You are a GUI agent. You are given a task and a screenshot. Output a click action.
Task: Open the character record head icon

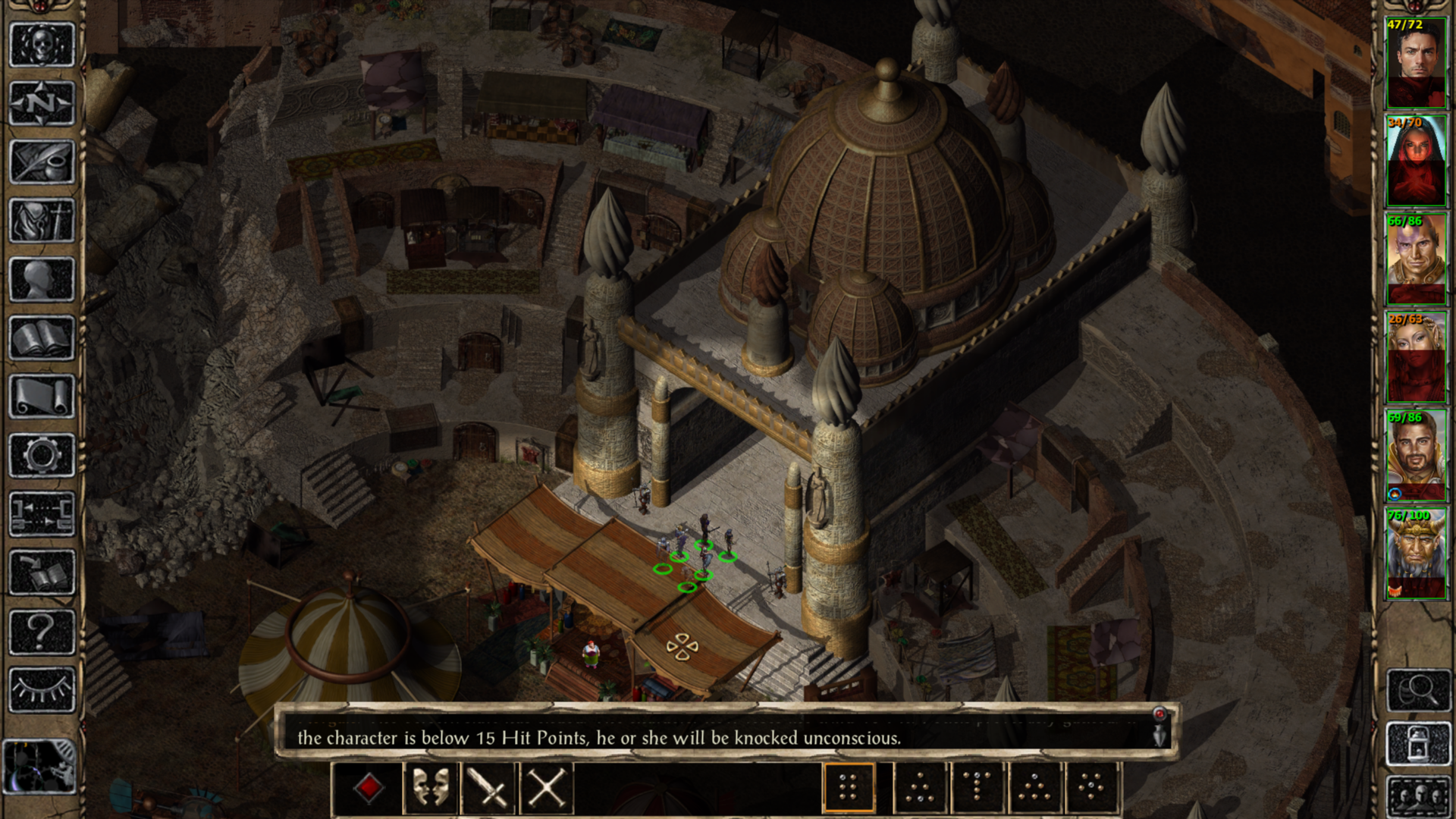tap(42, 275)
